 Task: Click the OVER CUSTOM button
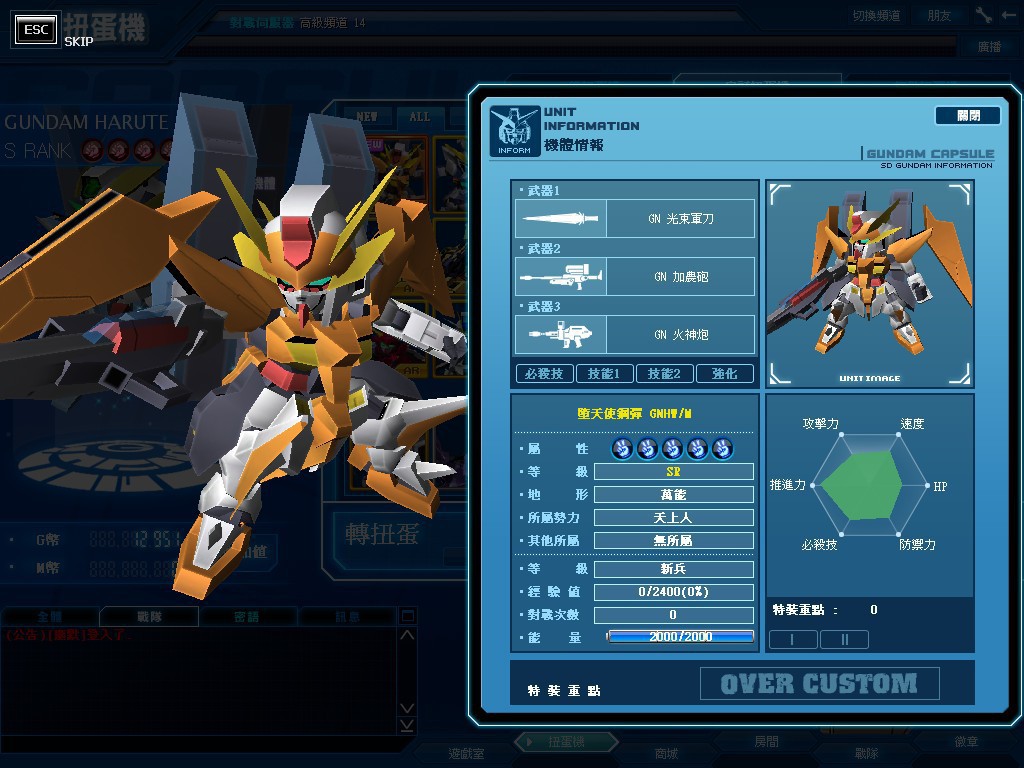(819, 684)
